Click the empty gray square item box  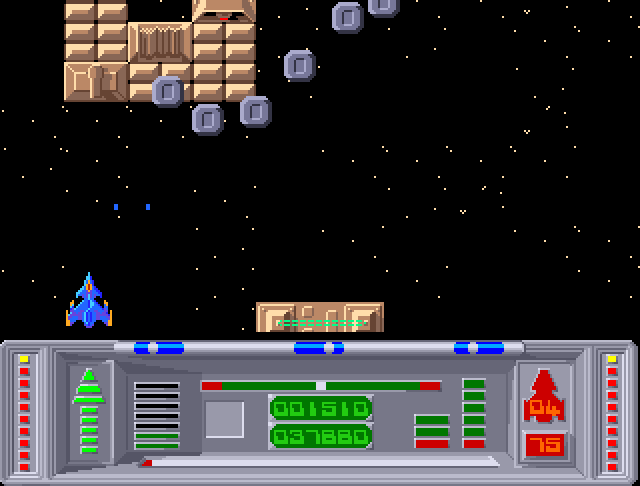(x=224, y=419)
